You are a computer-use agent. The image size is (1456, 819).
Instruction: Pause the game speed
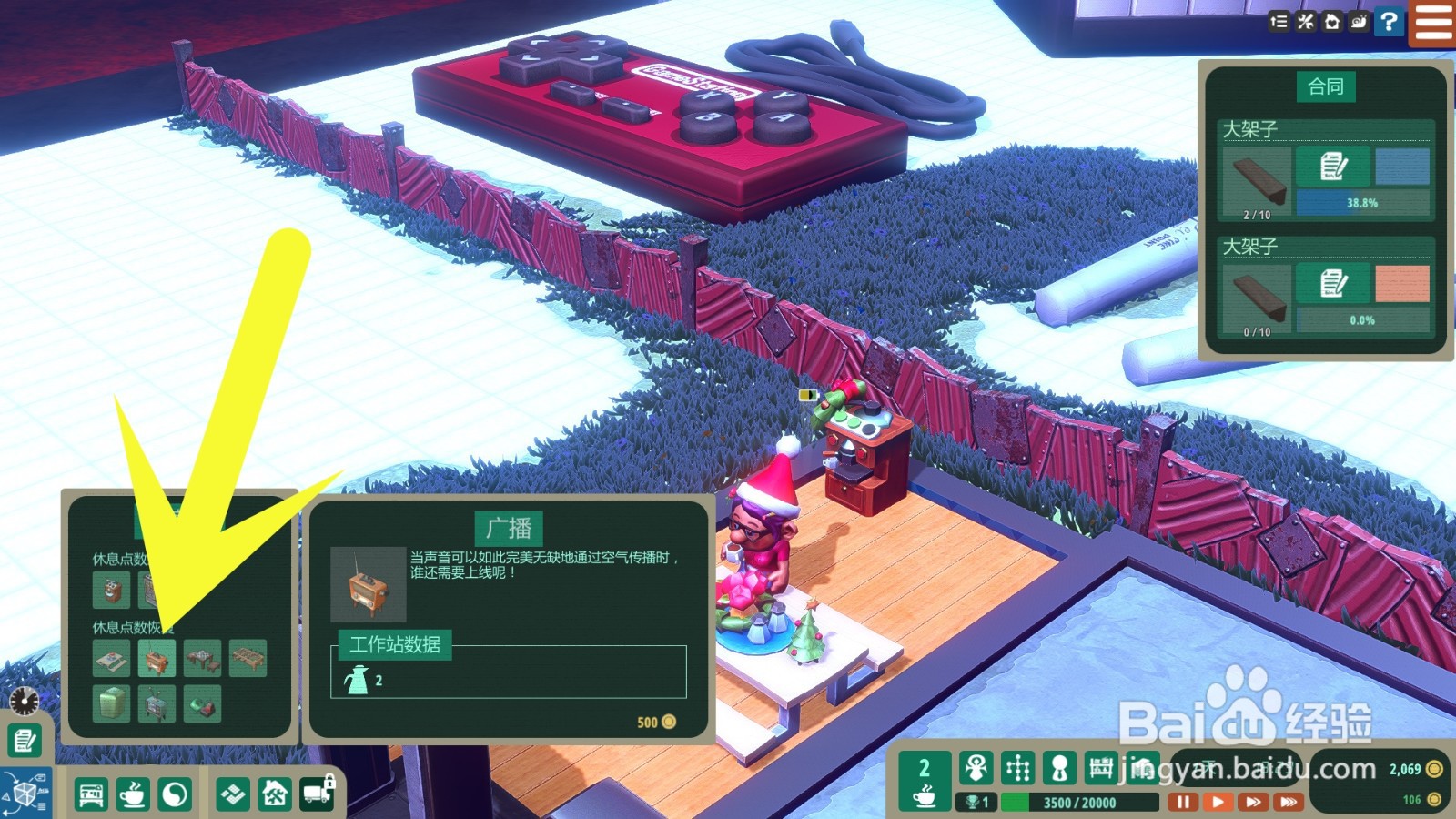point(1182,802)
